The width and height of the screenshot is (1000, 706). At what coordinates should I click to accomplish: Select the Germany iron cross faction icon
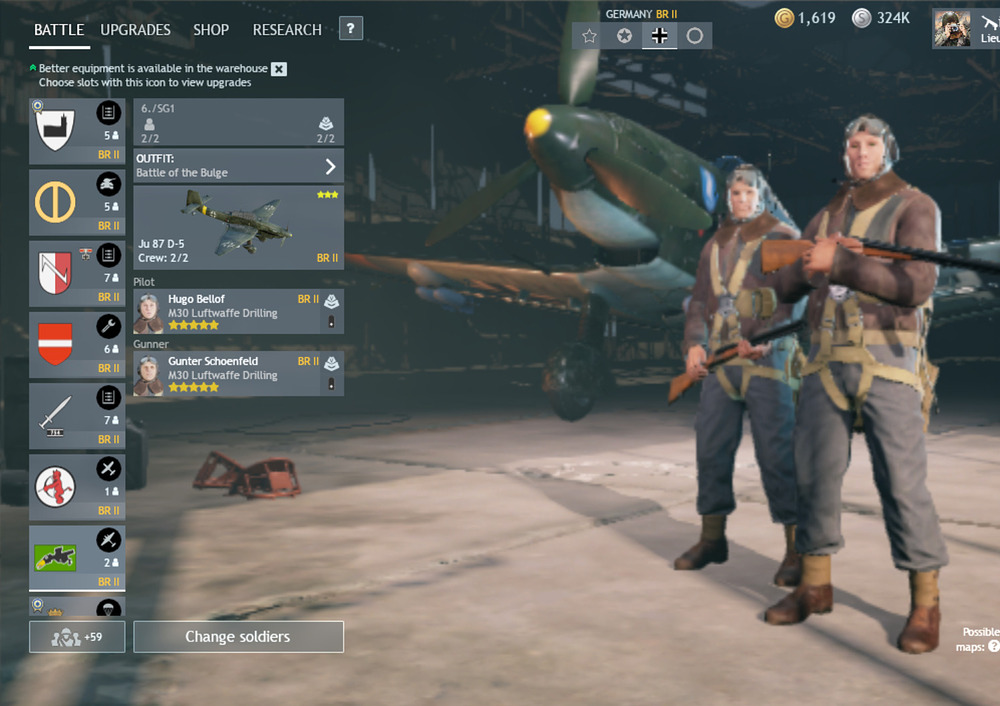point(660,36)
